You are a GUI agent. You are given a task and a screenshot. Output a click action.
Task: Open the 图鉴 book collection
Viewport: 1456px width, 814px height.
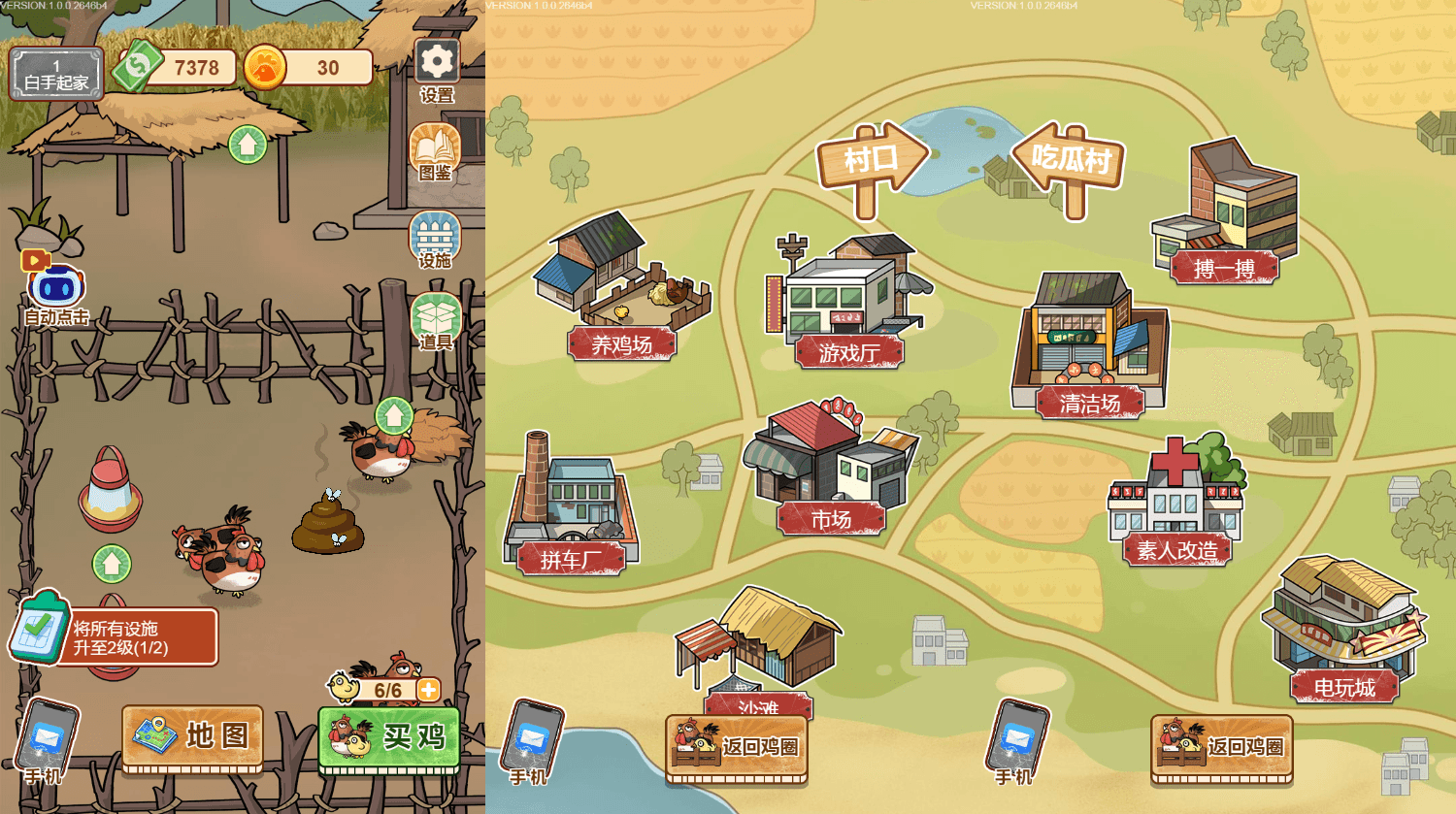pos(435,150)
